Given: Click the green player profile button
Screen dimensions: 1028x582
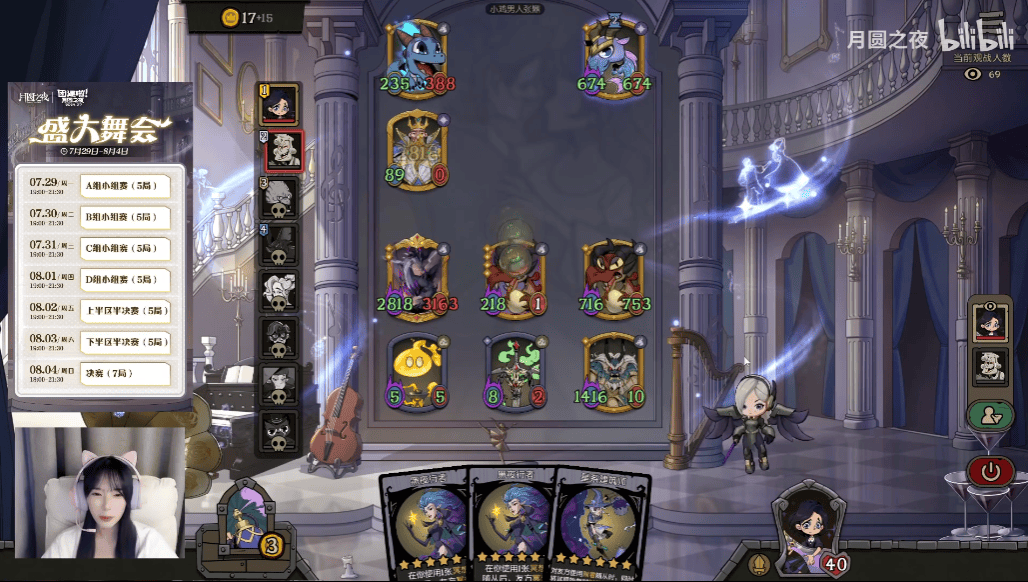Looking at the screenshot, I should pos(990,416).
